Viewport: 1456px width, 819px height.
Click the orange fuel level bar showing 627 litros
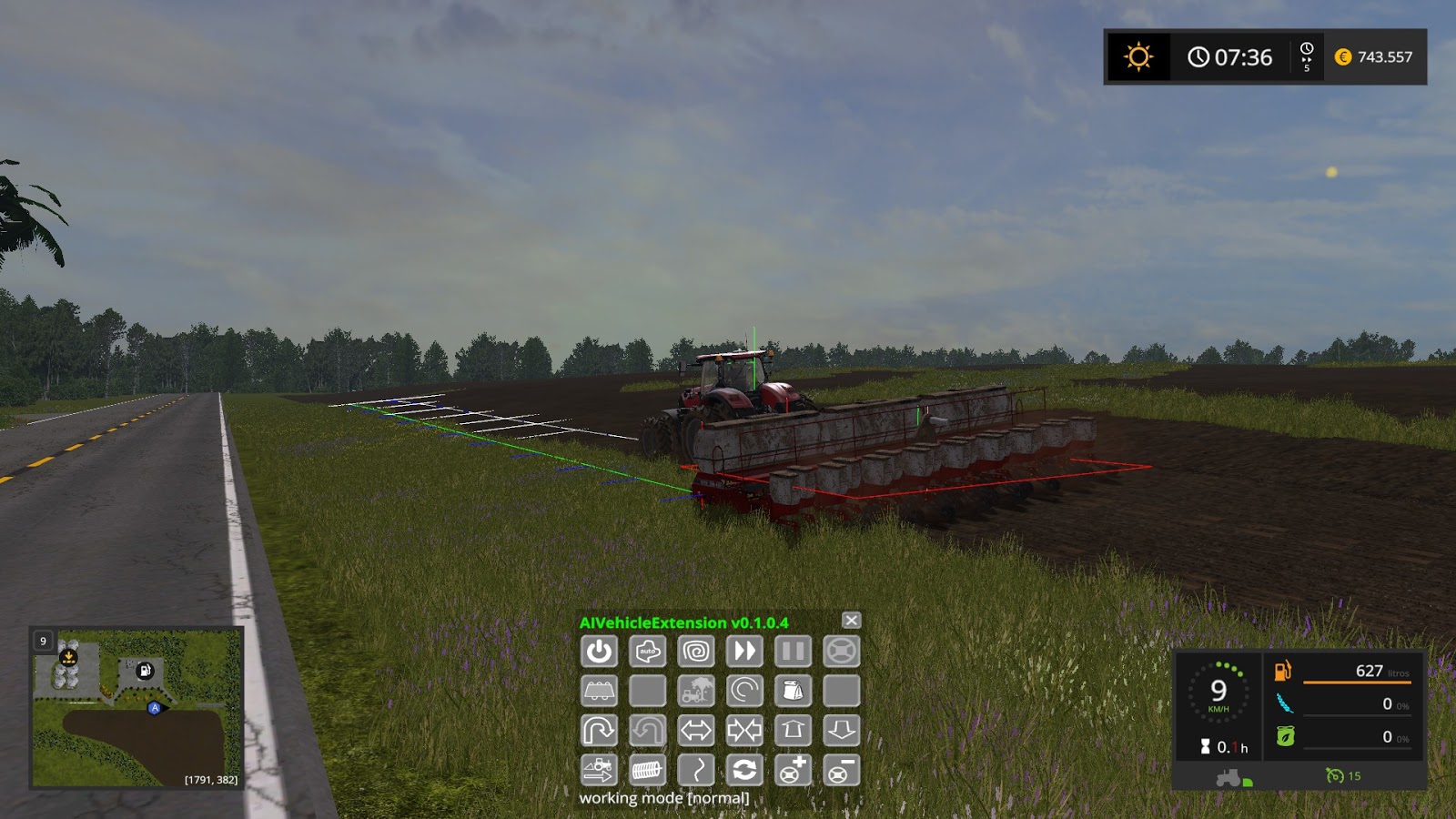[x=1356, y=681]
